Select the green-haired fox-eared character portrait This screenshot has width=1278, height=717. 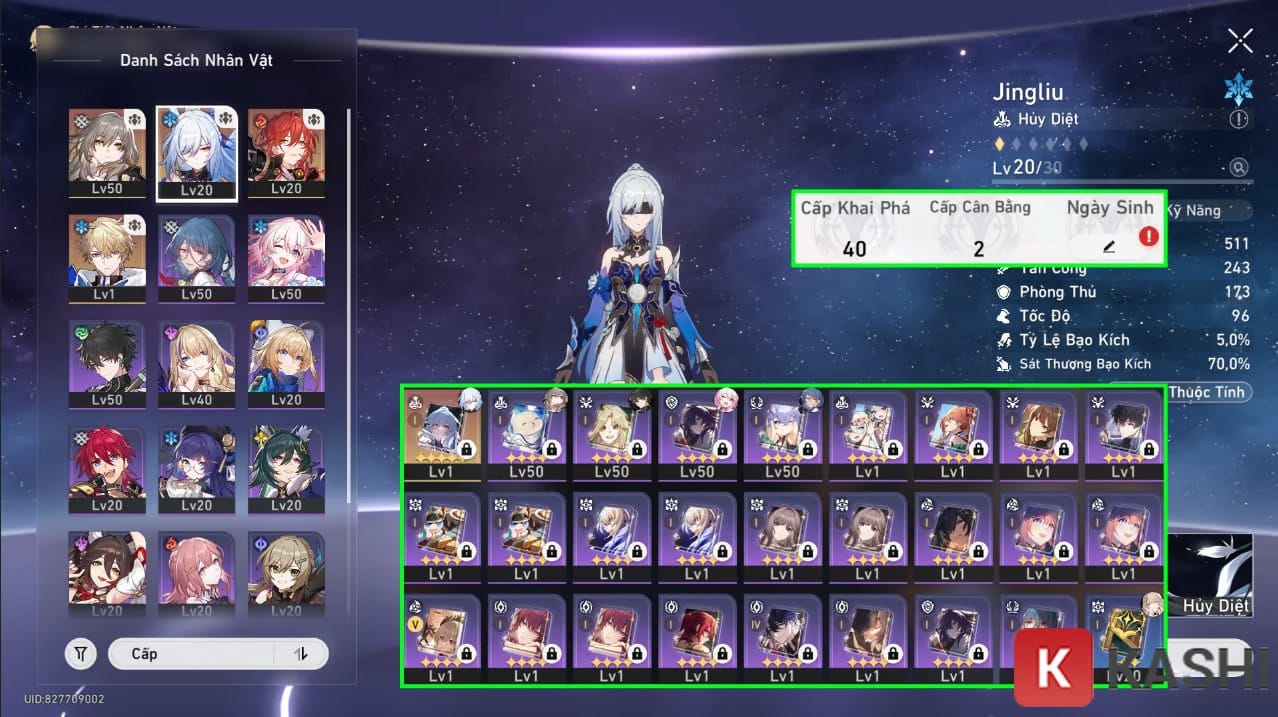click(285, 470)
